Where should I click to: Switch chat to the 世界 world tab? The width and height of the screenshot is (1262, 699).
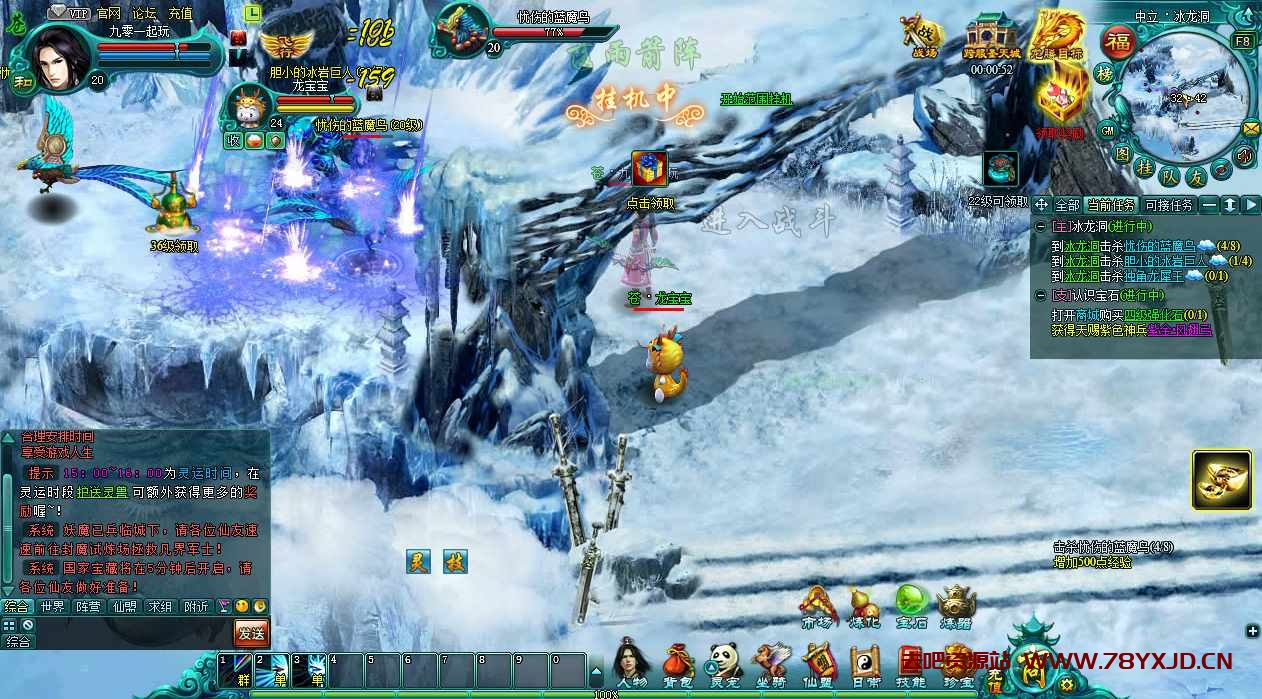click(x=52, y=606)
